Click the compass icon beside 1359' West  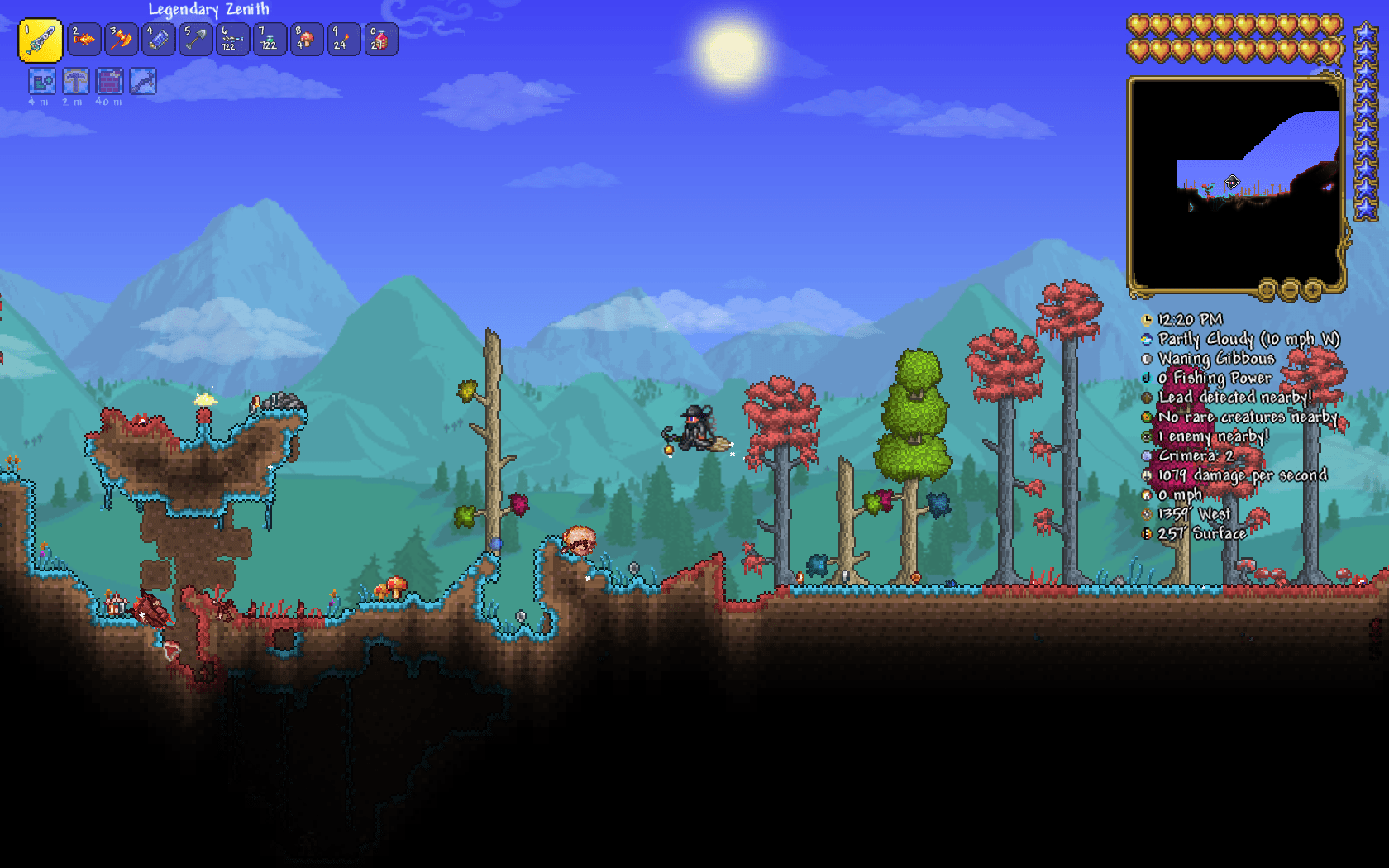tap(1148, 513)
